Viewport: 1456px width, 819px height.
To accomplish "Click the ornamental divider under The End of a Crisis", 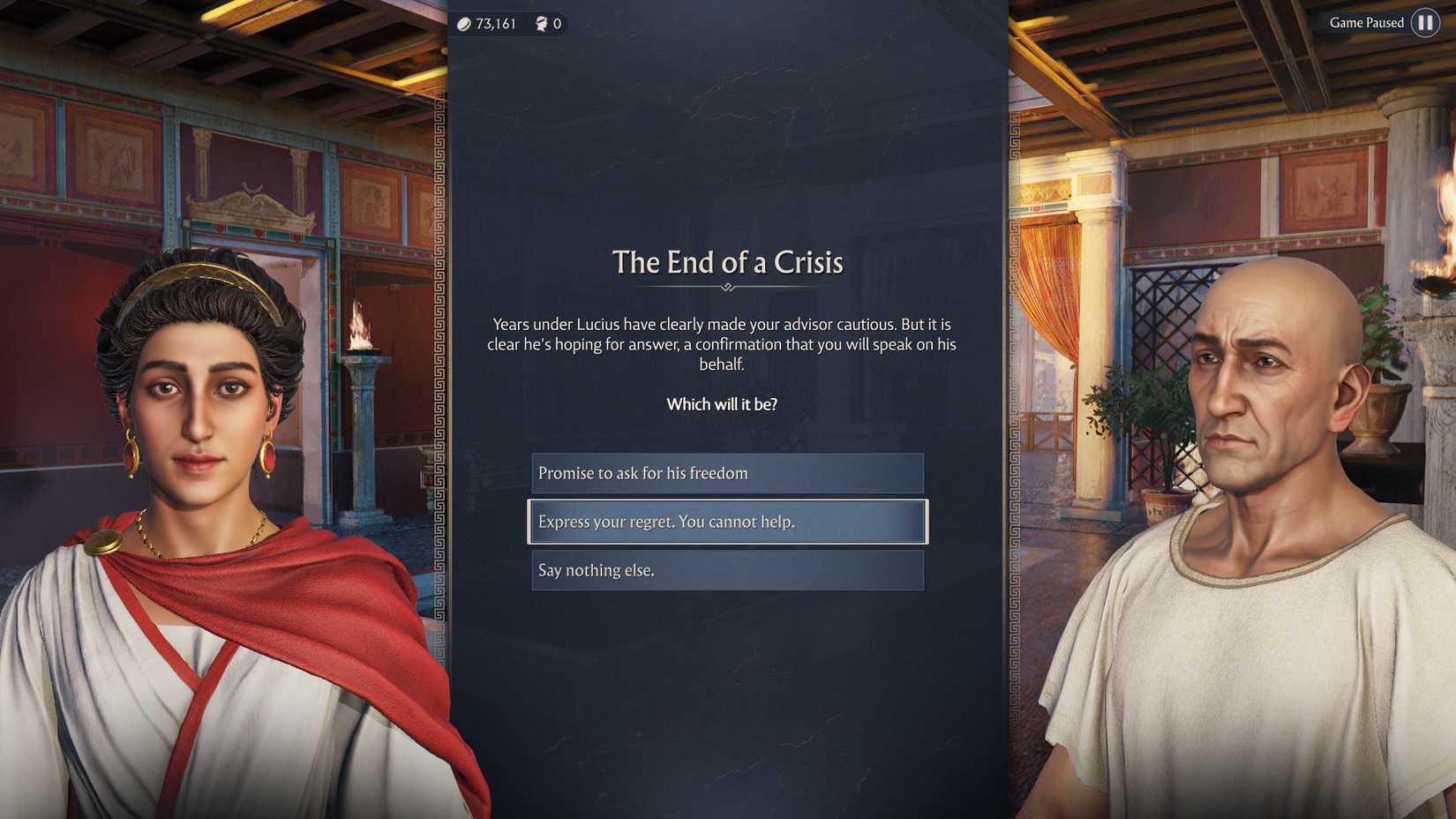I will pyautogui.click(x=728, y=286).
